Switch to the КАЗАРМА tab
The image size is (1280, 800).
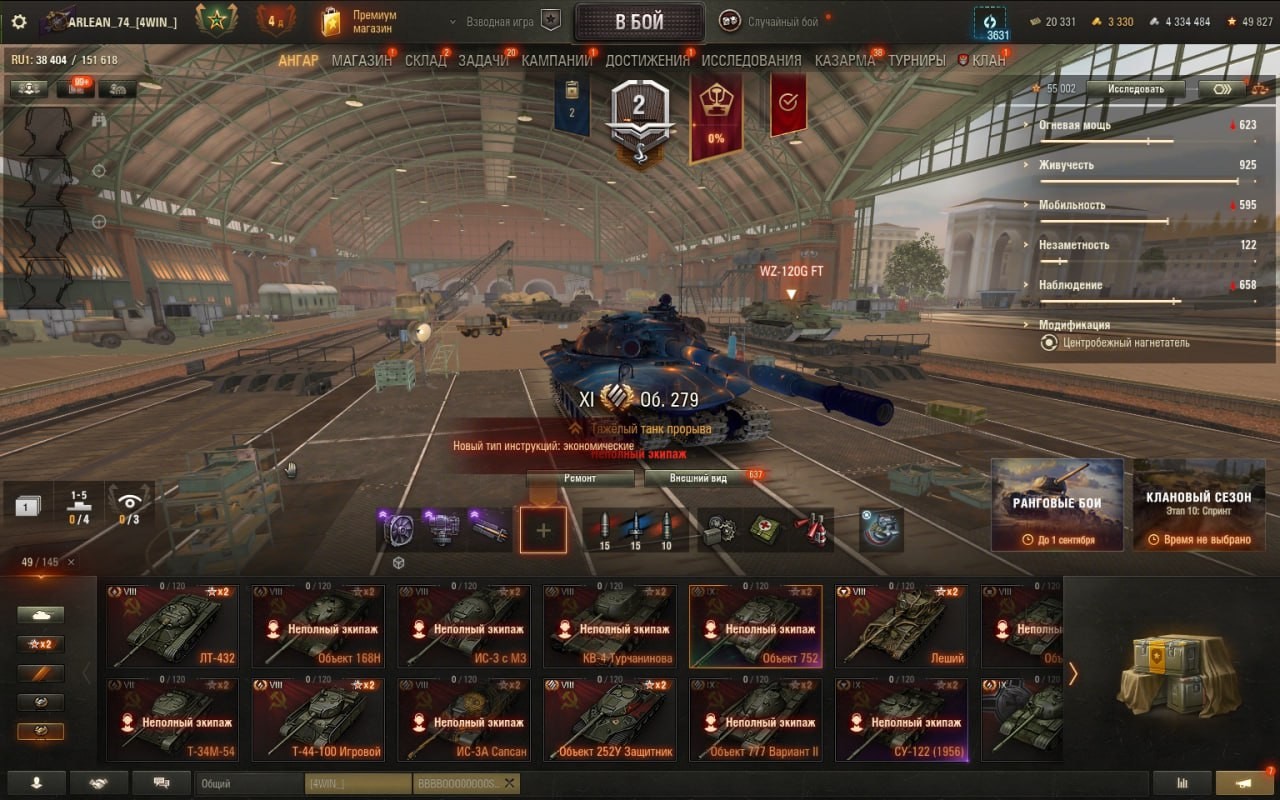point(844,60)
